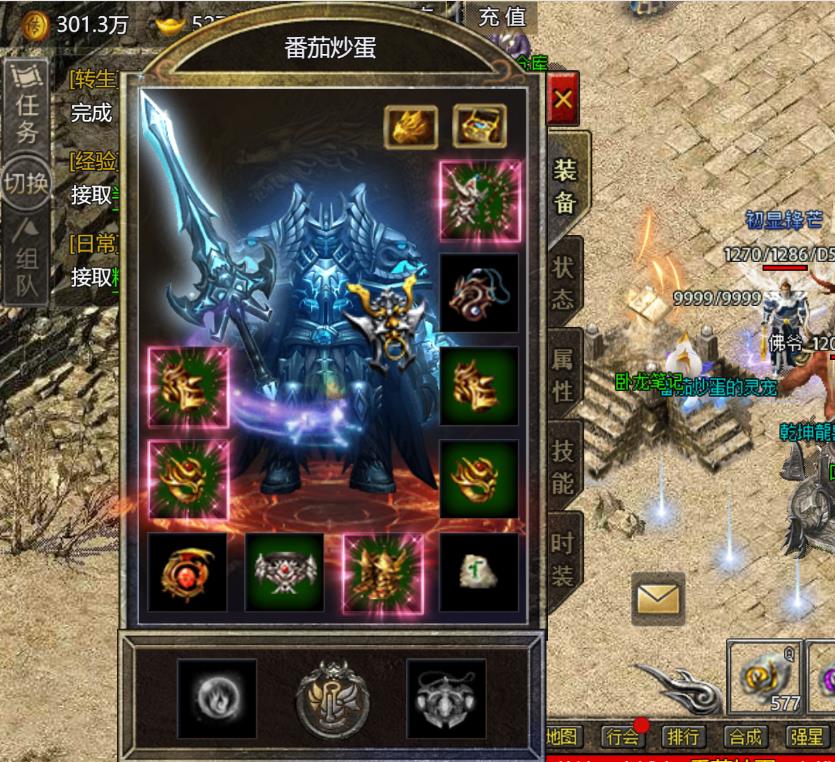Screen dimensions: 835x762
Task: Click the silver red-gem belt slot
Action: point(284,572)
